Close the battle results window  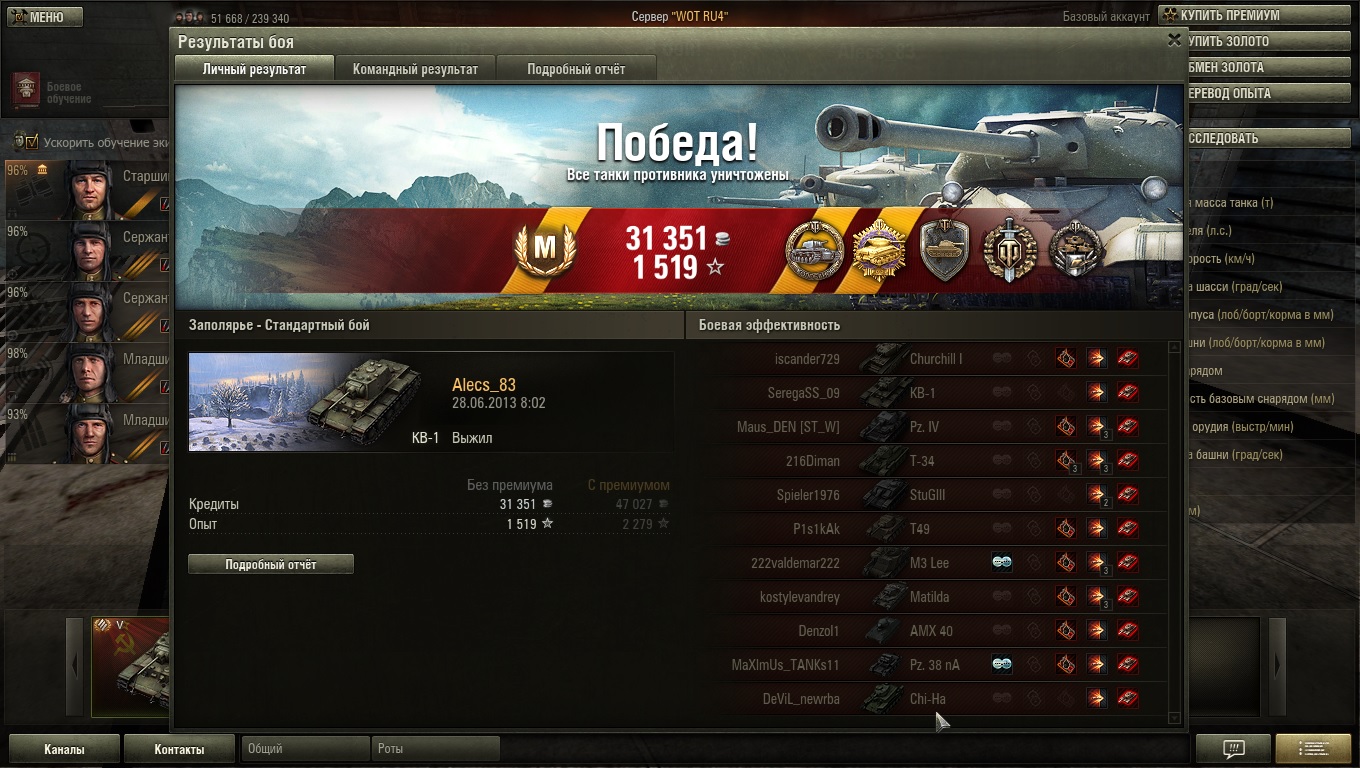click(1174, 40)
